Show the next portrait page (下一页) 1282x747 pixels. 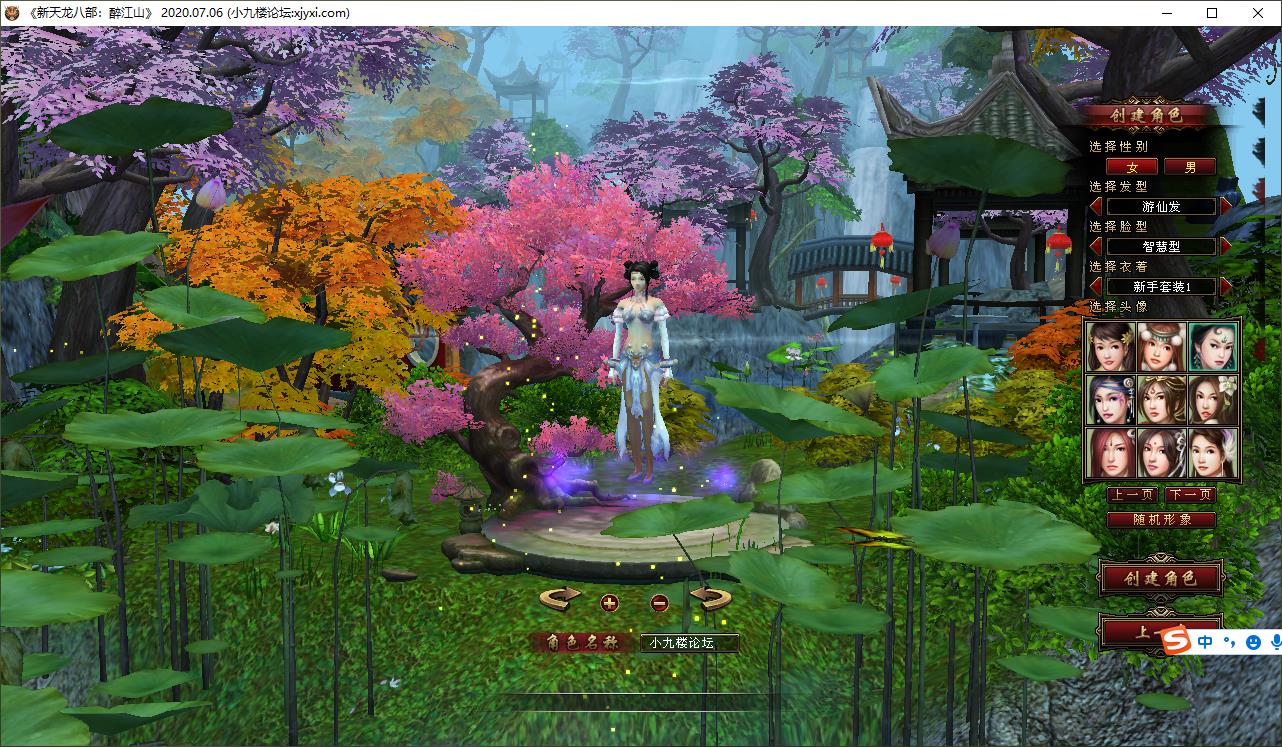pos(1190,495)
